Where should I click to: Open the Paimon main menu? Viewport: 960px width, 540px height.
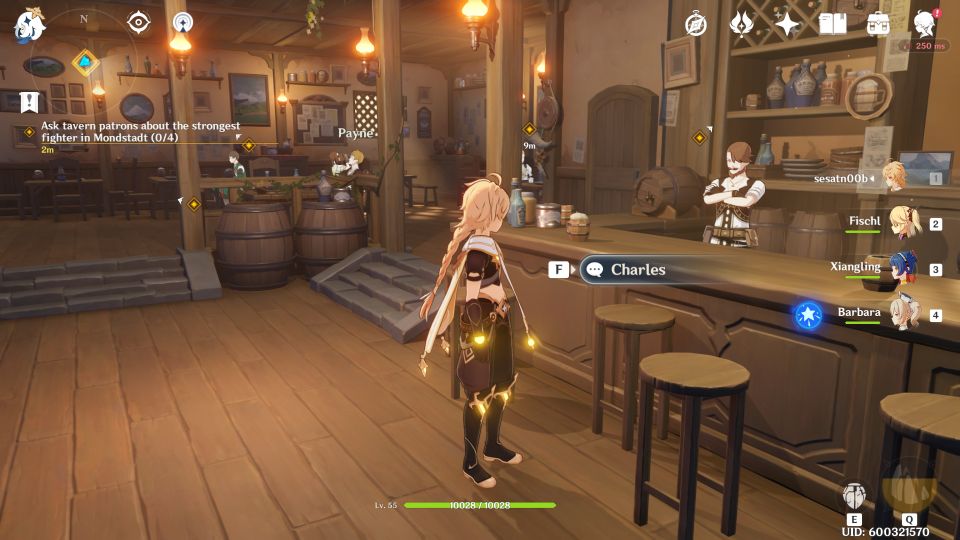(x=27, y=24)
